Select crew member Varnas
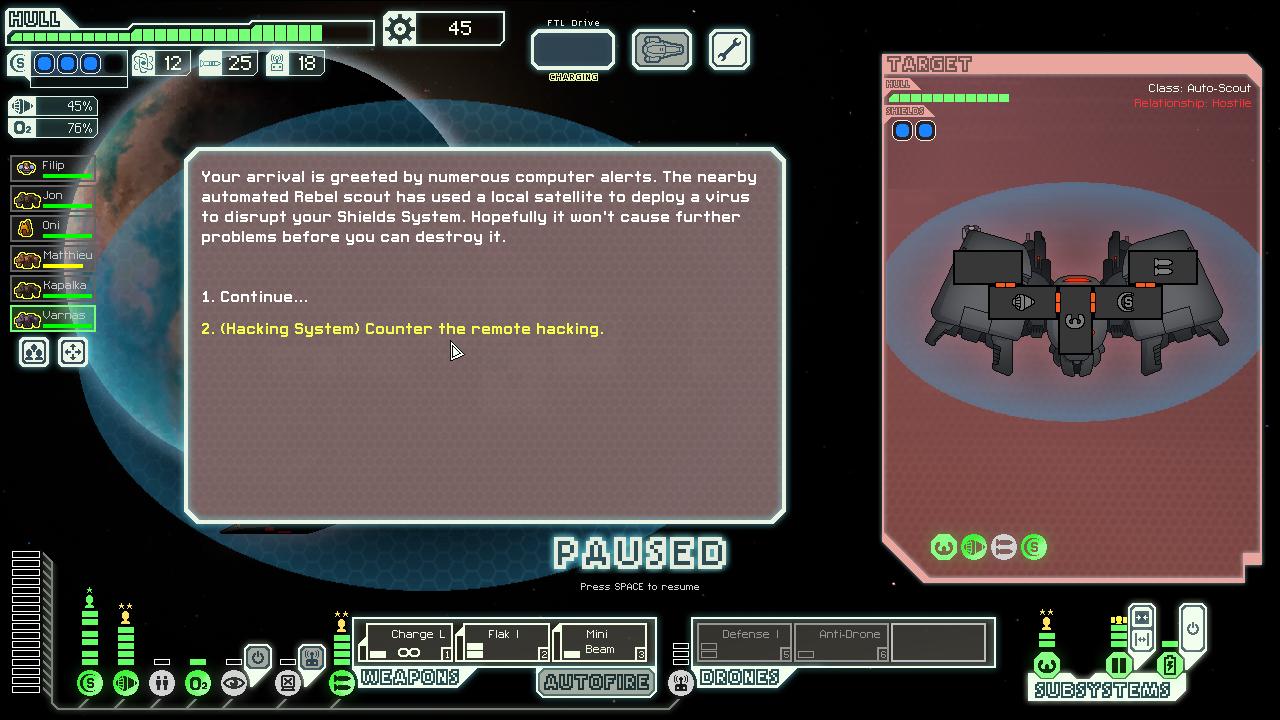The height and width of the screenshot is (720, 1280). pos(53,318)
